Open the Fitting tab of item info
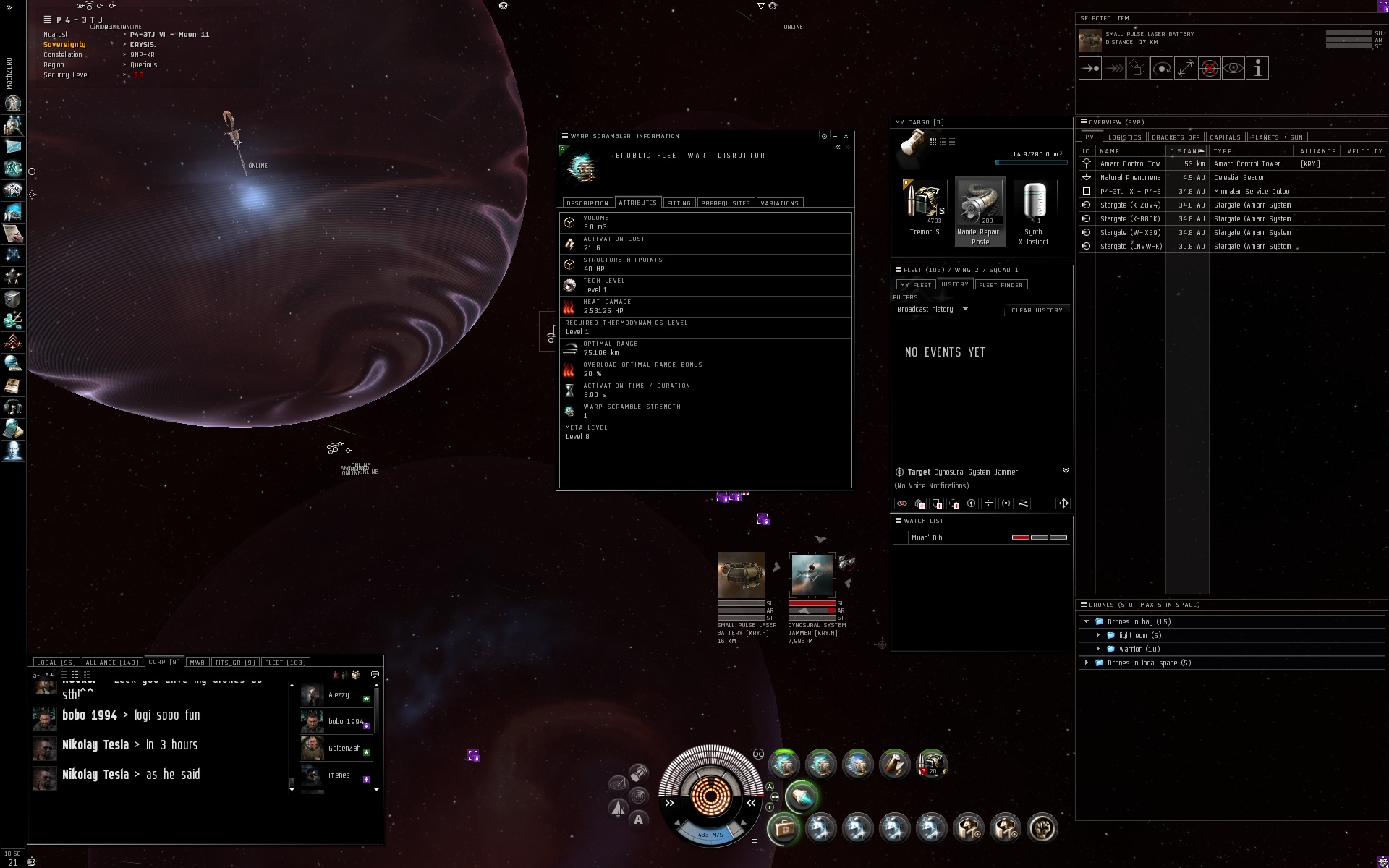1389x868 pixels. [679, 203]
